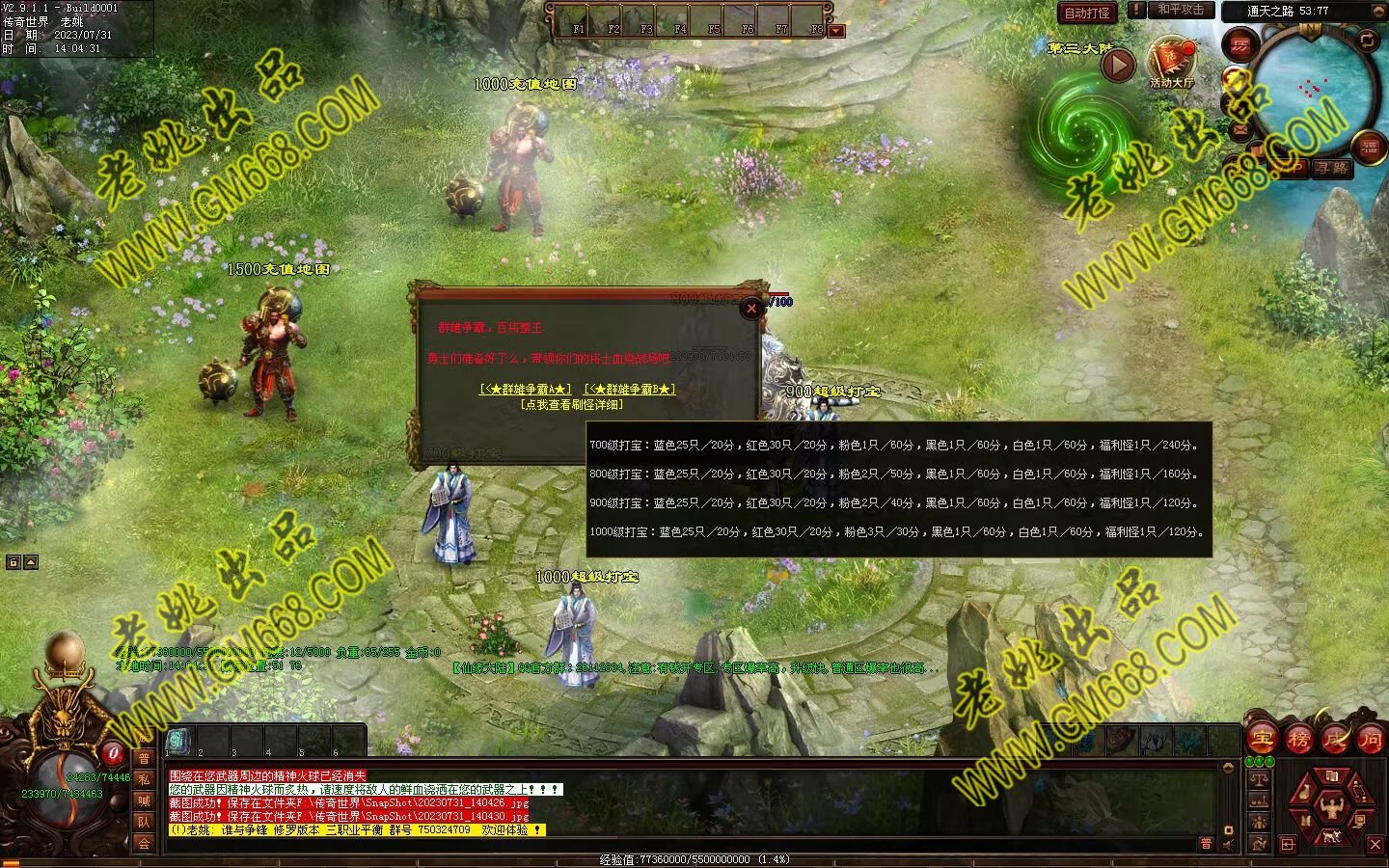Toggle the 自动打怪 auto-fight button

pyautogui.click(x=1088, y=13)
